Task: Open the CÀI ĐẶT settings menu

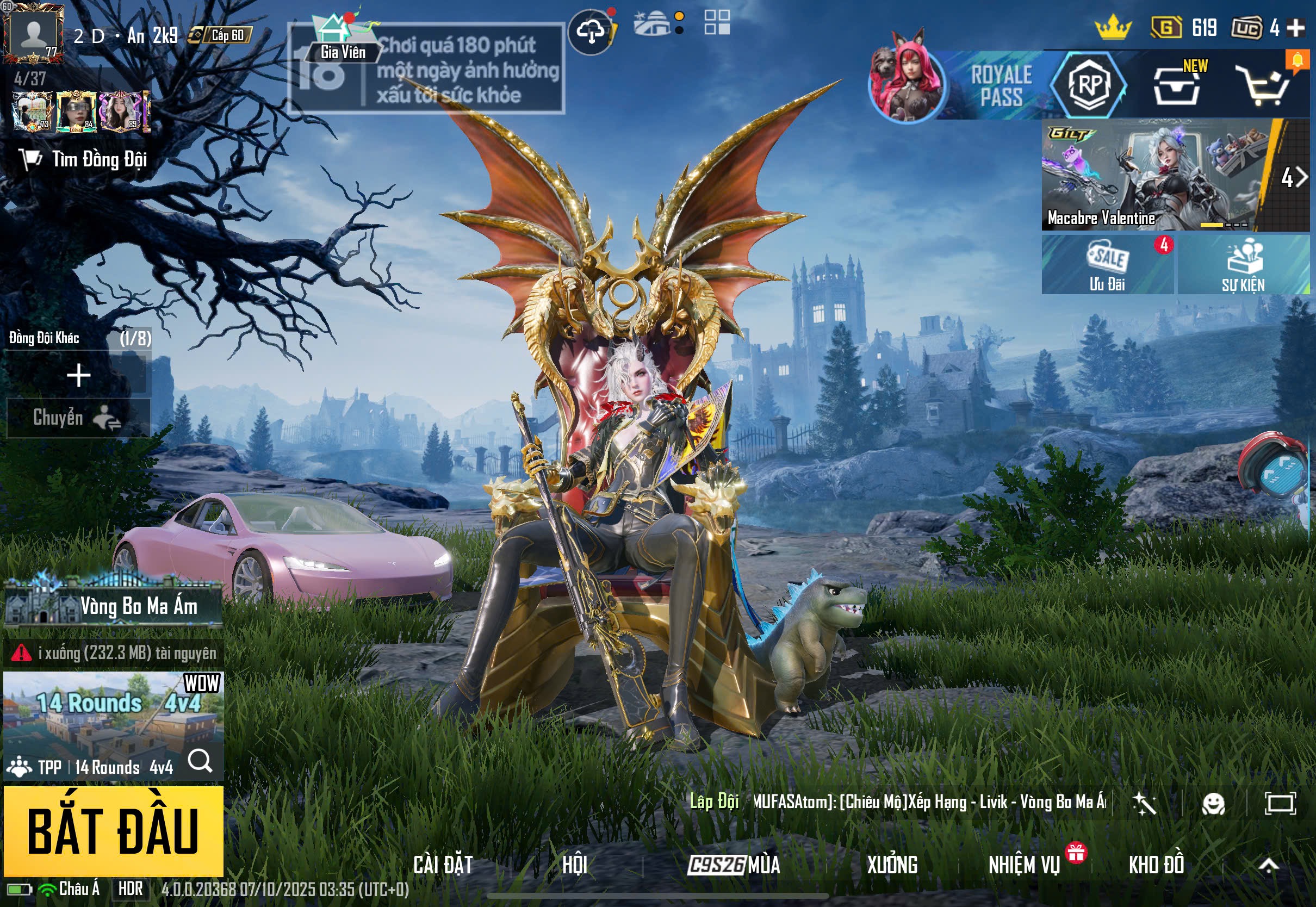Action: (443, 865)
